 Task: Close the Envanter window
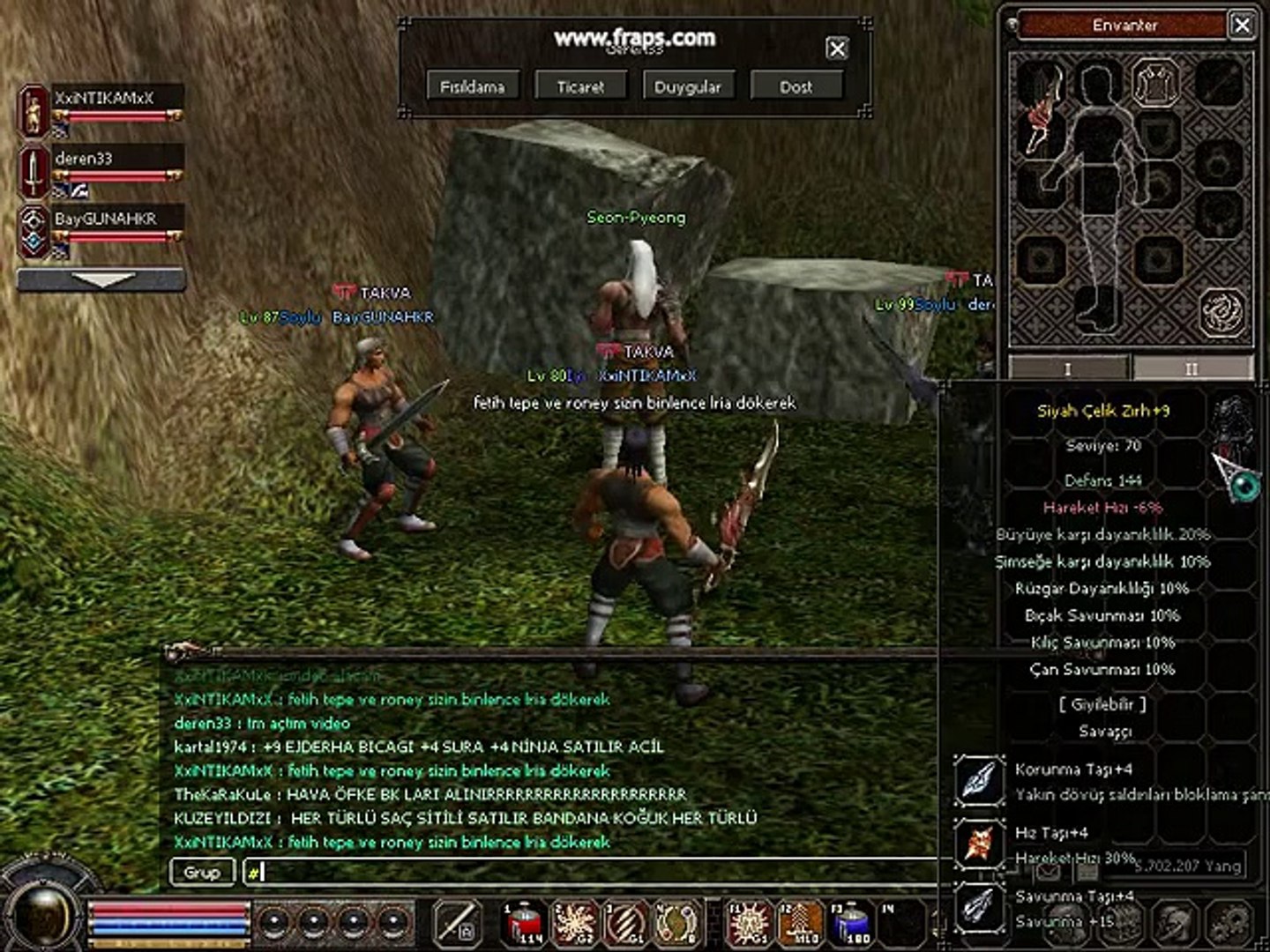(x=1242, y=25)
